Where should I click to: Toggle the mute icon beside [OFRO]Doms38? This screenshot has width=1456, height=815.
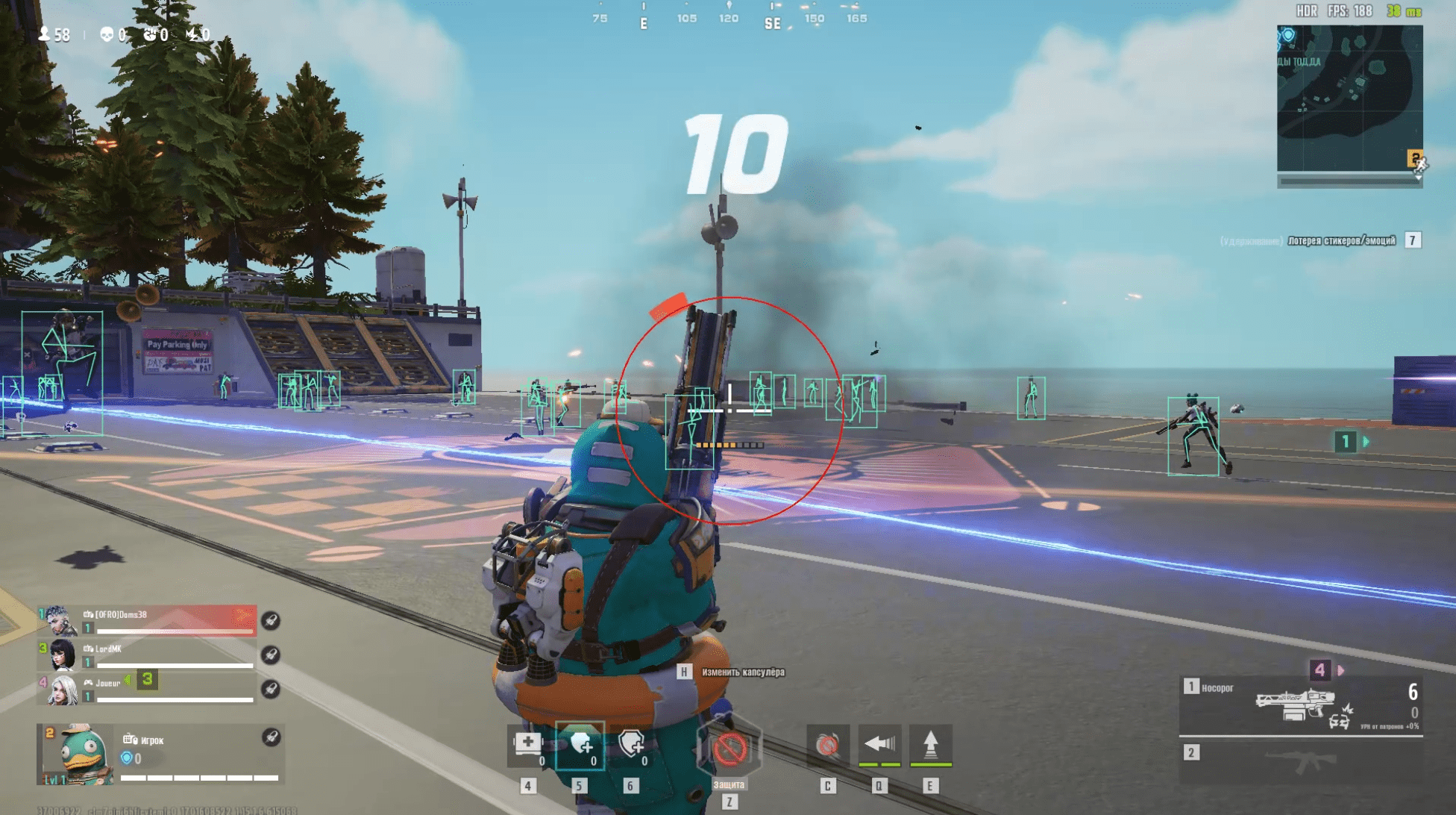point(271,620)
